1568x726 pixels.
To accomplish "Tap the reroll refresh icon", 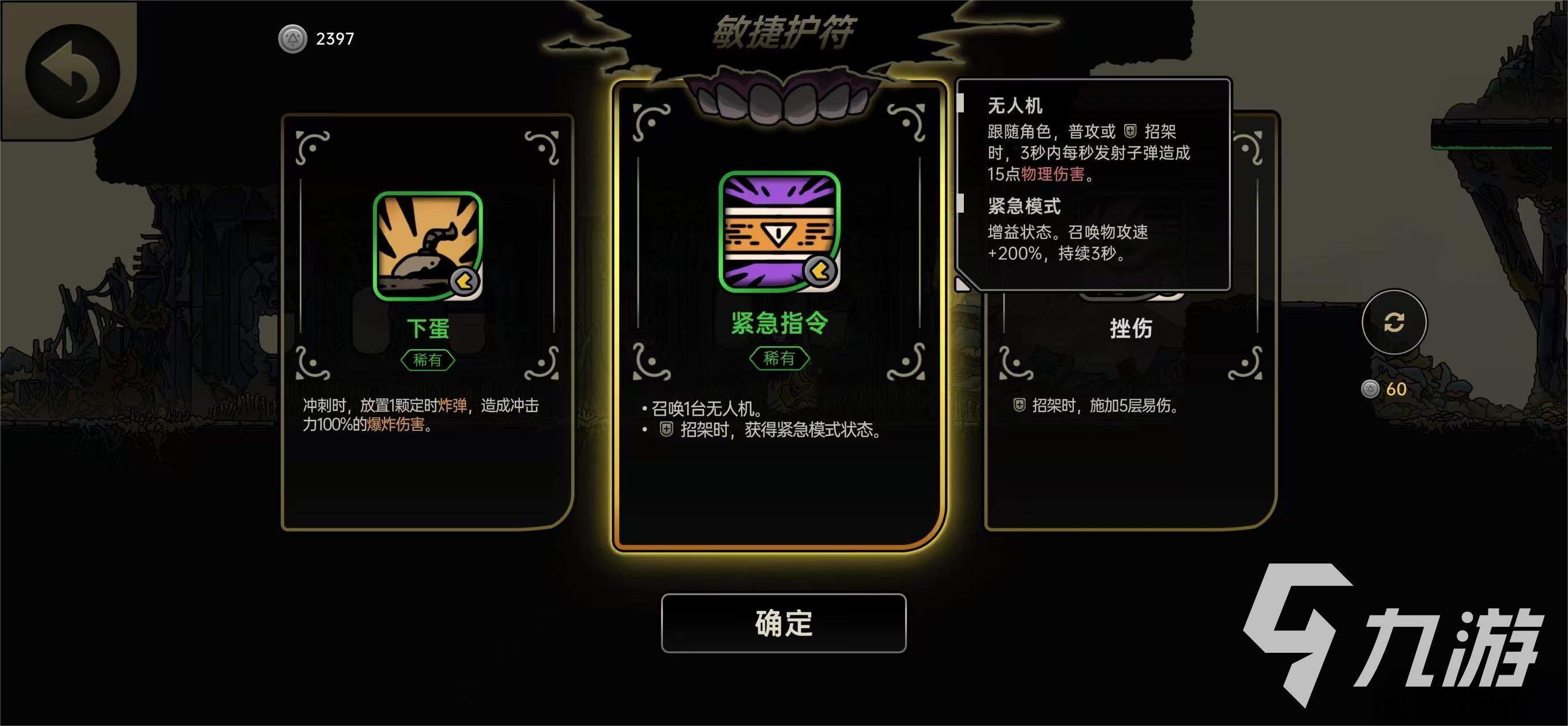I will tap(1396, 323).
